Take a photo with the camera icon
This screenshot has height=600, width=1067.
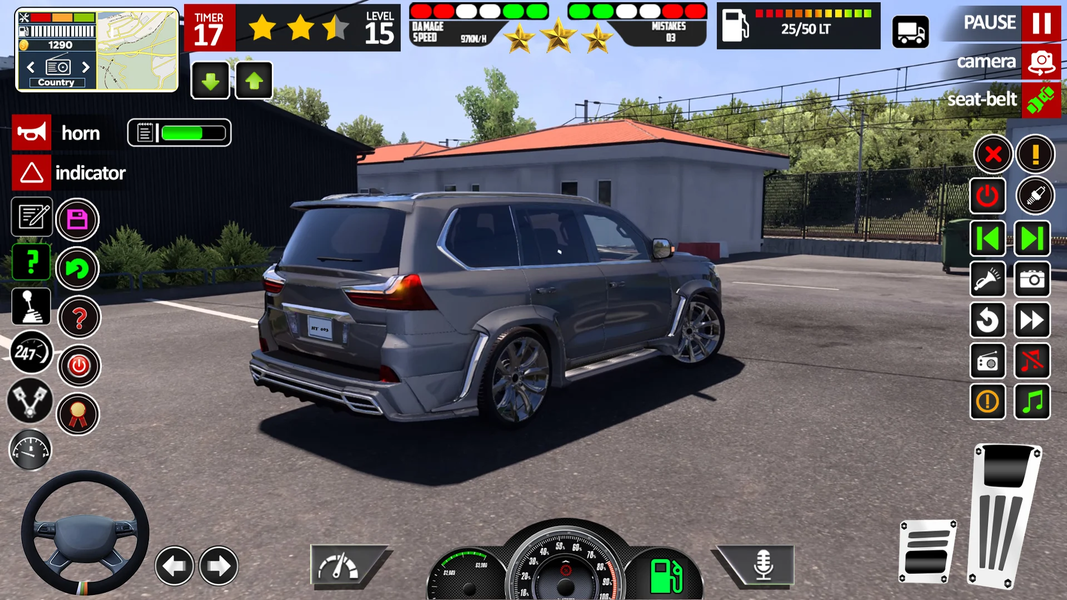tap(1033, 279)
